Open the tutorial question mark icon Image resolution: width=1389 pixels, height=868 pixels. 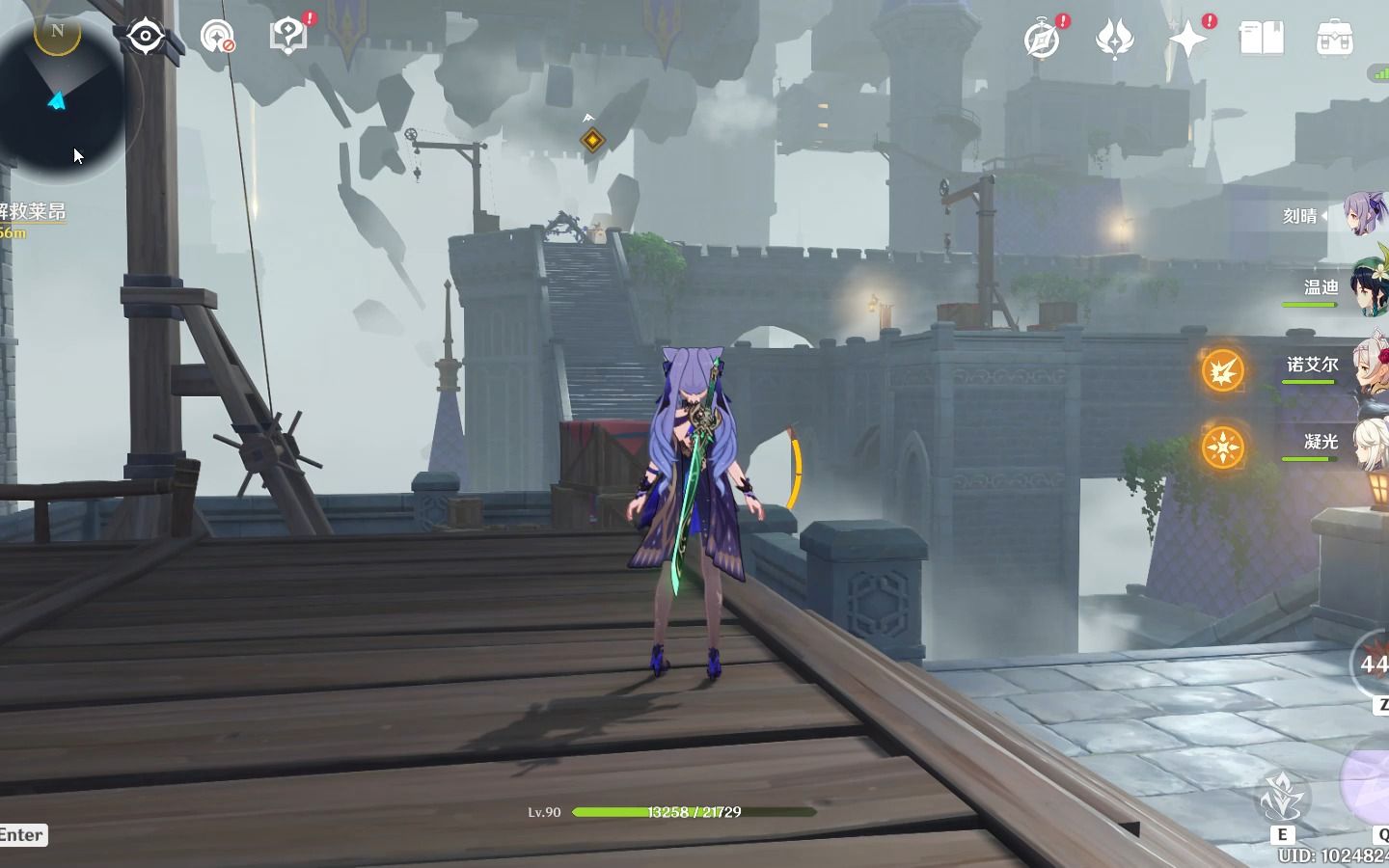click(x=287, y=37)
